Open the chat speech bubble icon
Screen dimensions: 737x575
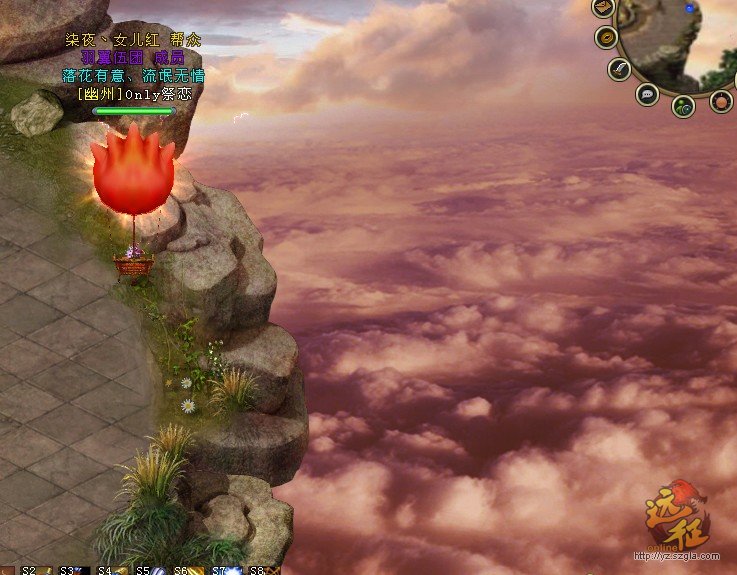[x=647, y=94]
